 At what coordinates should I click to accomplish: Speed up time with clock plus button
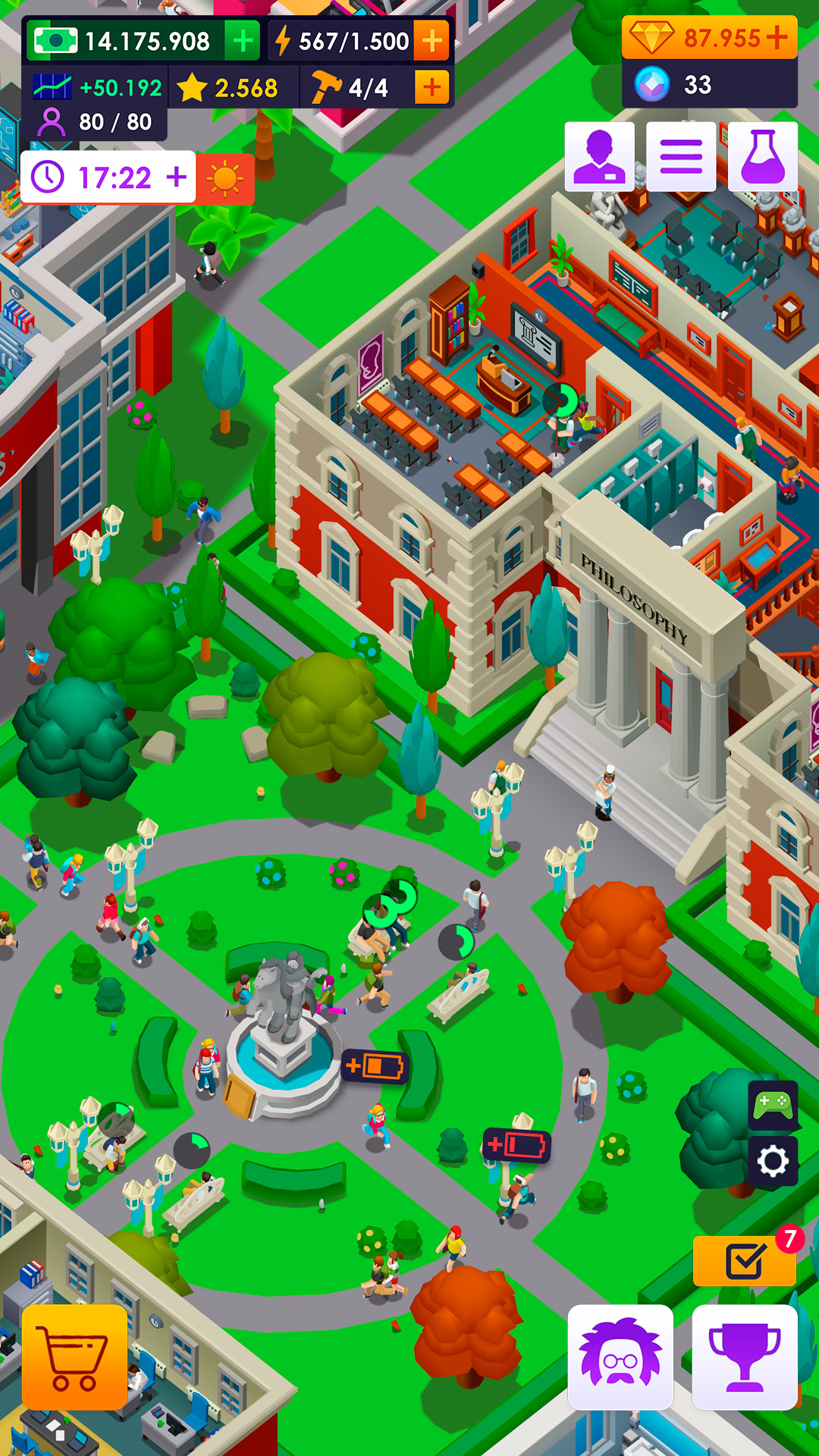[x=177, y=177]
